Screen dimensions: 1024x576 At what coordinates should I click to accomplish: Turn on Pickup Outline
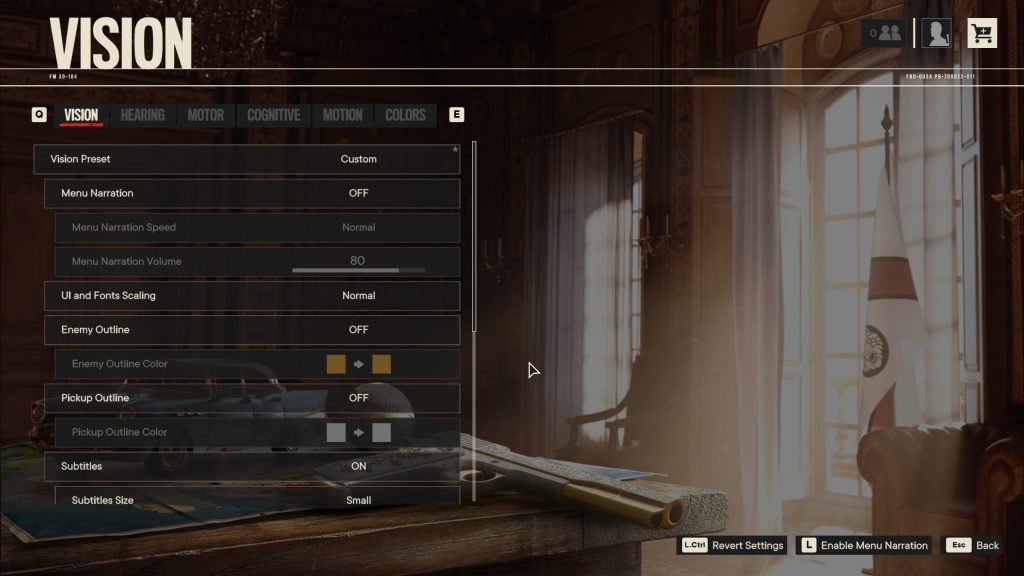252,398
